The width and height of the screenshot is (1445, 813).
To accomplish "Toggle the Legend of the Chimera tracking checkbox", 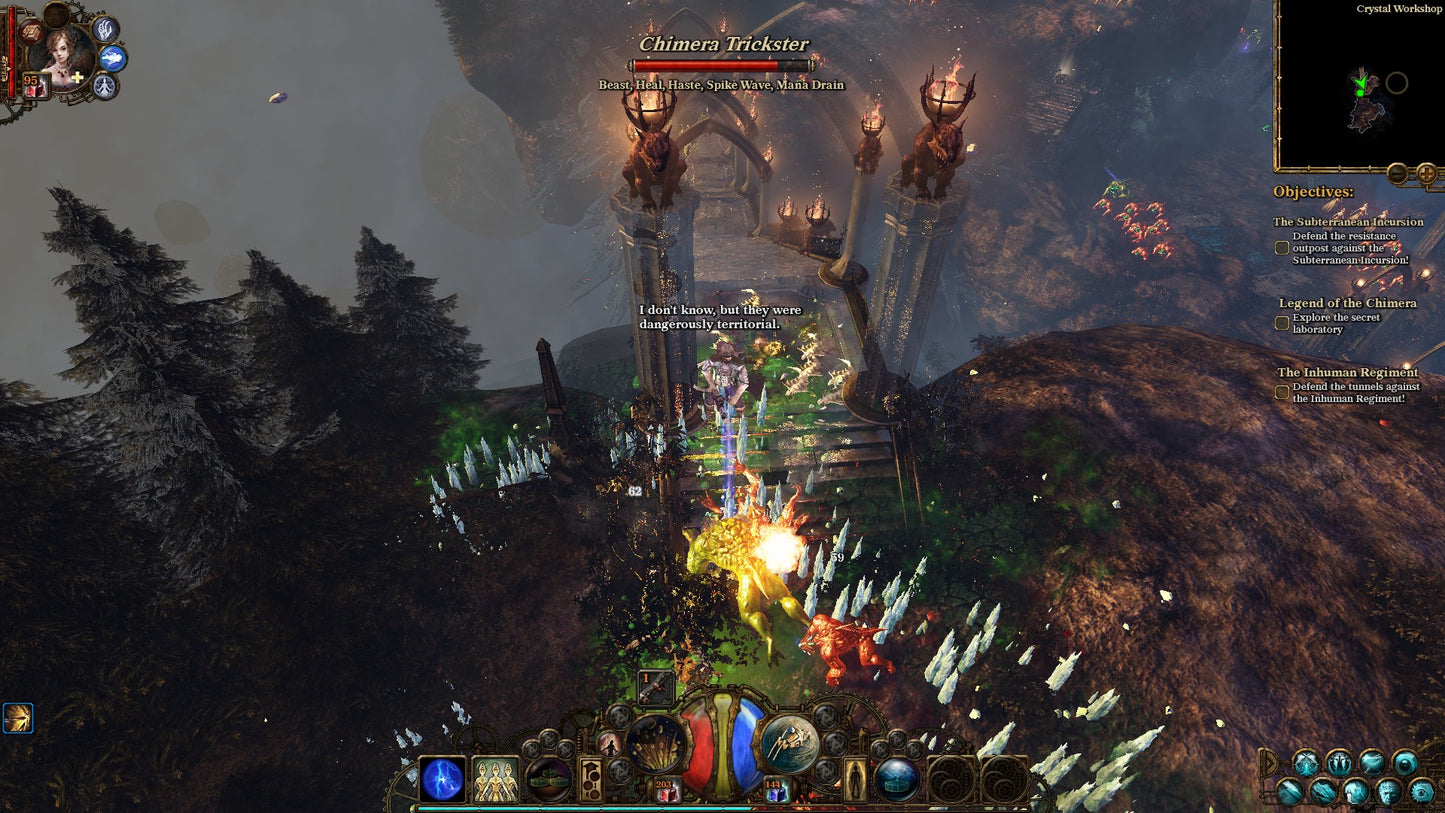I will (x=1281, y=322).
